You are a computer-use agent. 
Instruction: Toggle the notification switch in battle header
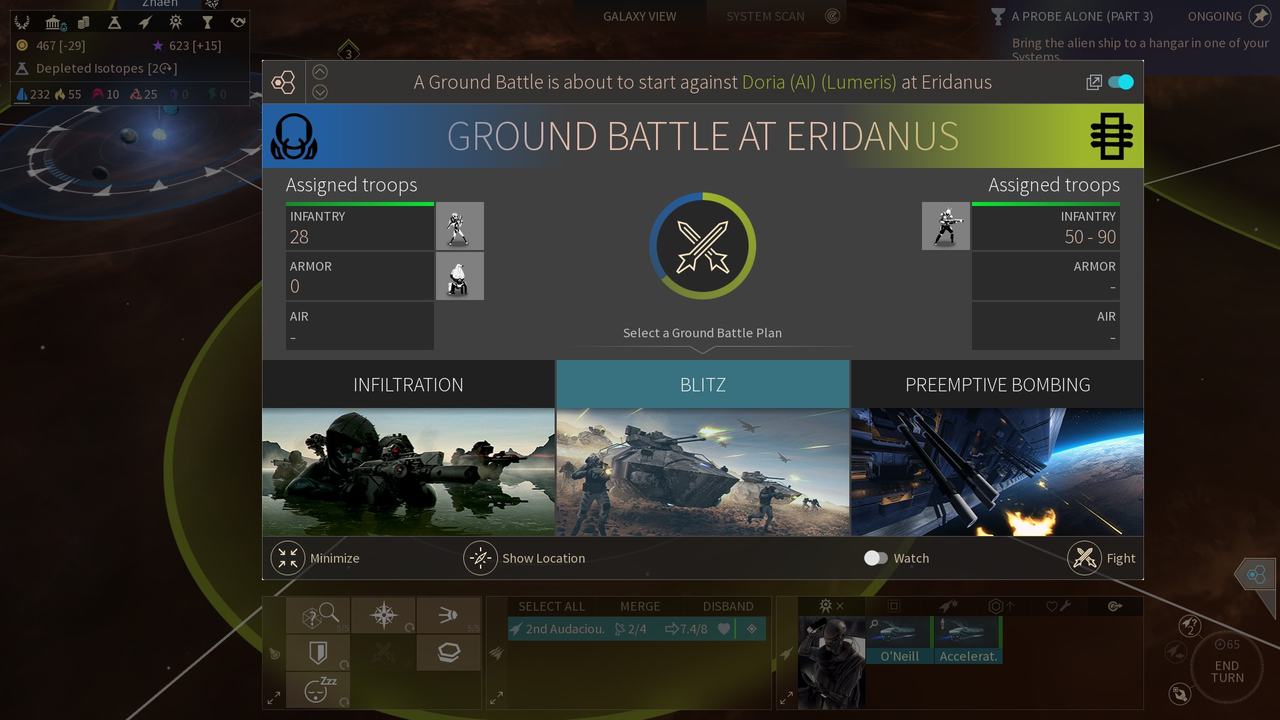pos(1121,82)
